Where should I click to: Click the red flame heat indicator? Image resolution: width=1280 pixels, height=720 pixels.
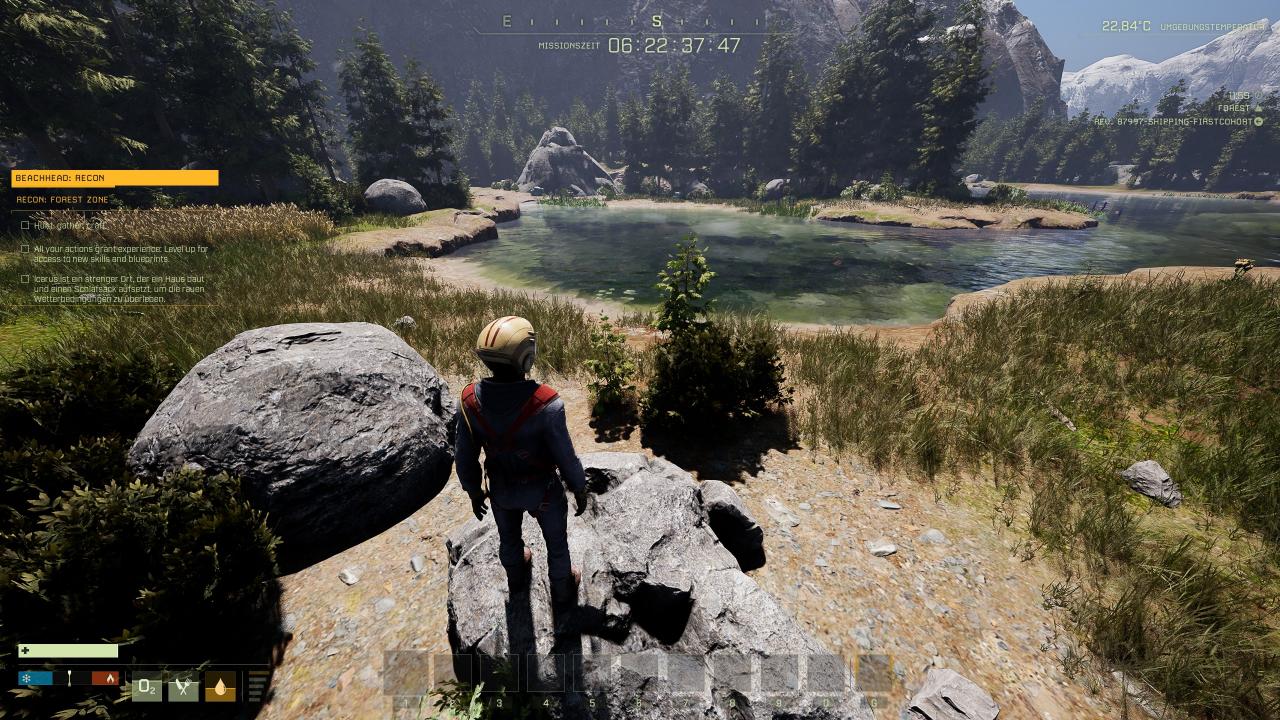(x=105, y=678)
